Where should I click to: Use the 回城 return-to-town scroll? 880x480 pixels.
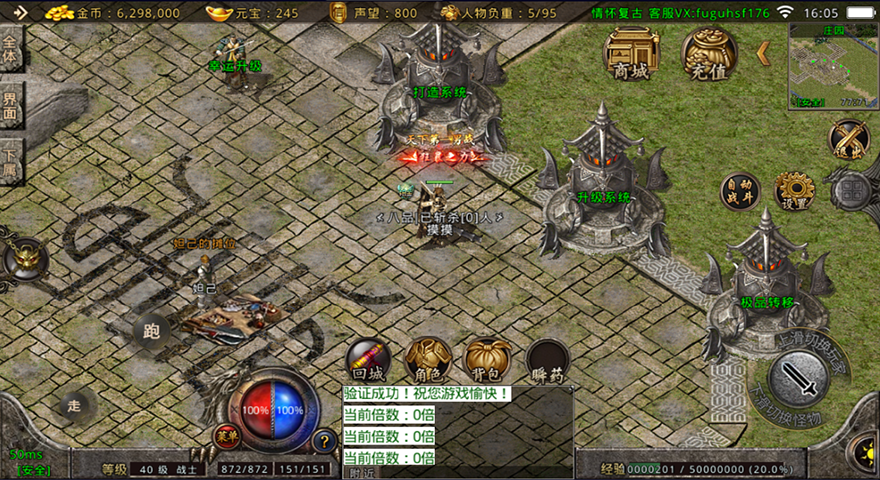(x=367, y=359)
